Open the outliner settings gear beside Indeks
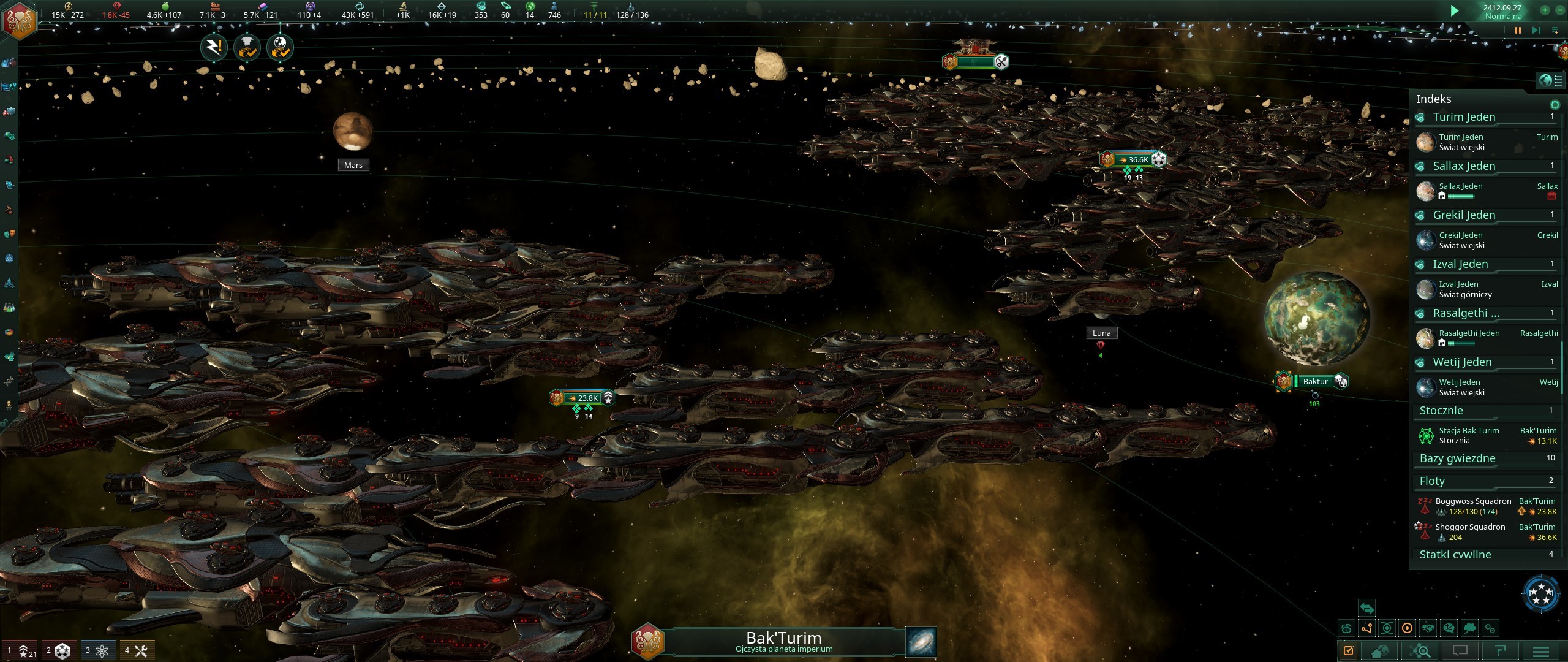The width and height of the screenshot is (1568, 662). (x=1555, y=105)
